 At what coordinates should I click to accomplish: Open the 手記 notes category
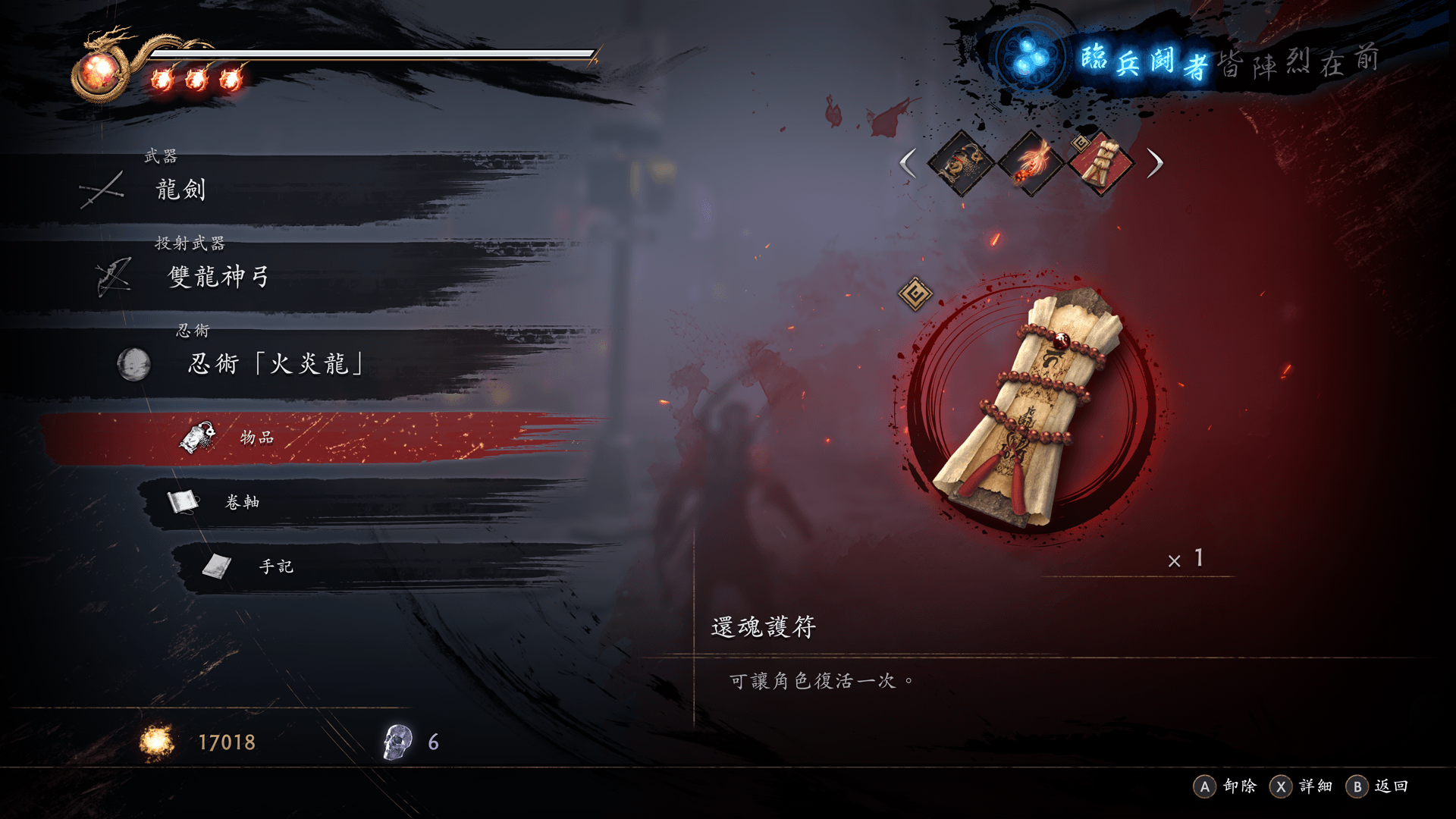coord(276,566)
